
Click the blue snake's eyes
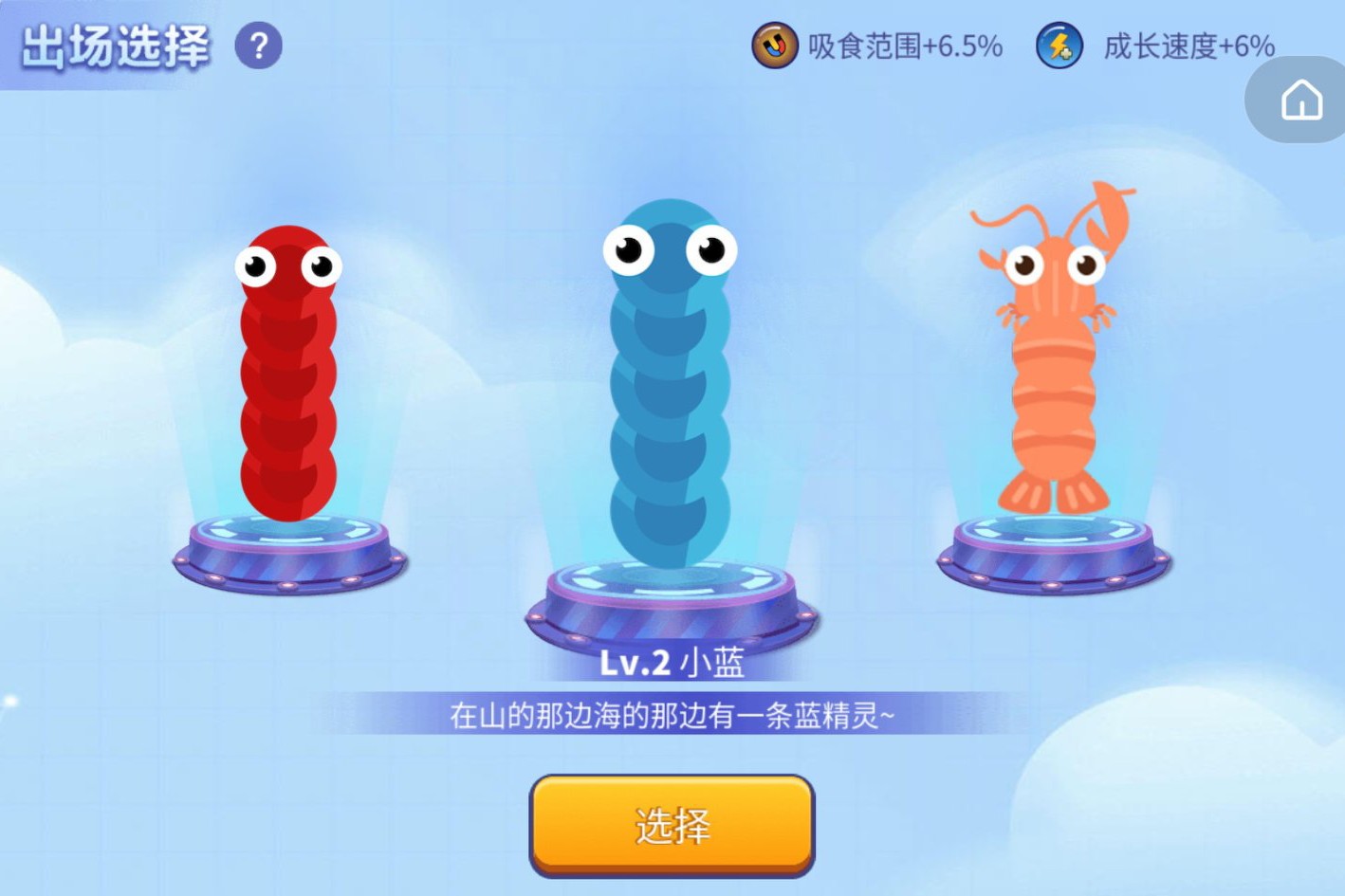(671, 249)
